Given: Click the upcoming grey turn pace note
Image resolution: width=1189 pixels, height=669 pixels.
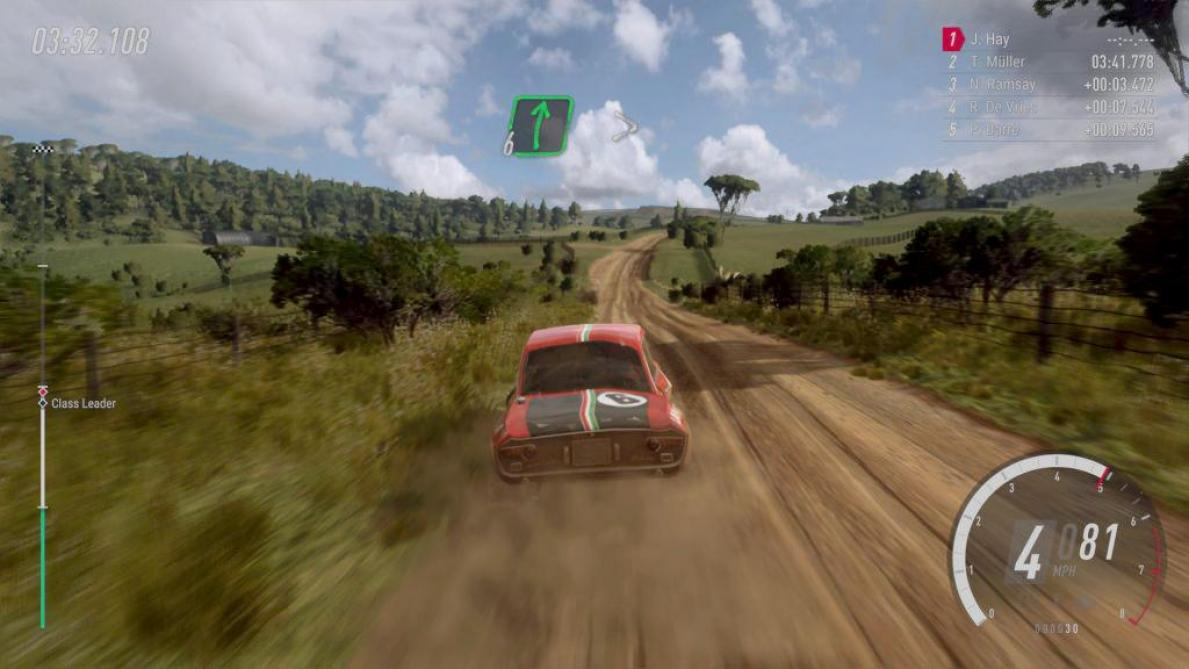Looking at the screenshot, I should [x=626, y=127].
